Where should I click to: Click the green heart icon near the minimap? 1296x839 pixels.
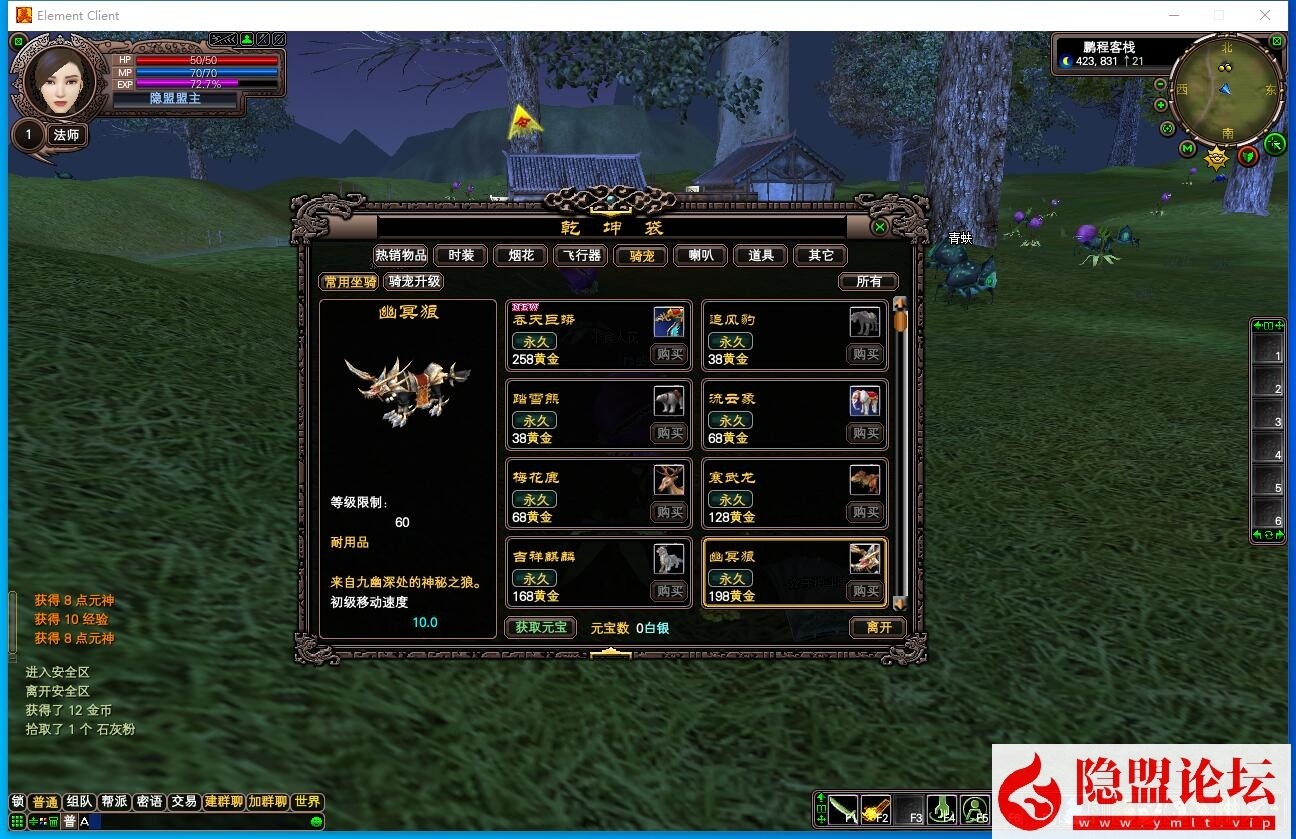[x=1248, y=155]
